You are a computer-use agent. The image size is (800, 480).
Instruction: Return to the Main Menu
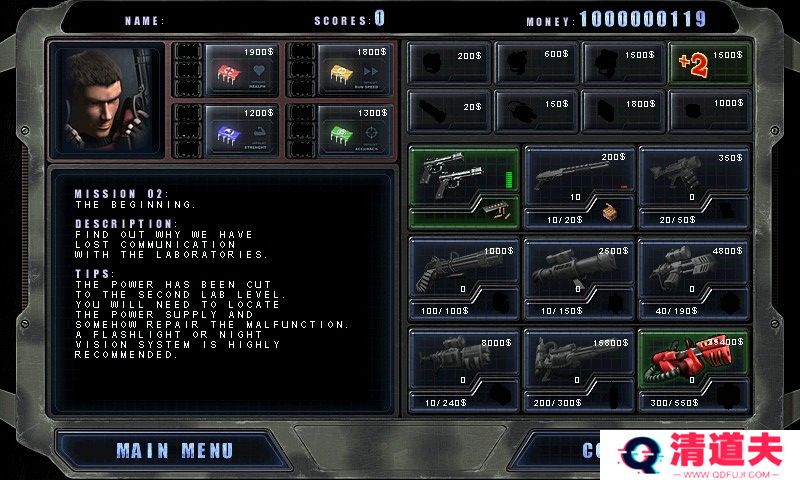[174, 451]
